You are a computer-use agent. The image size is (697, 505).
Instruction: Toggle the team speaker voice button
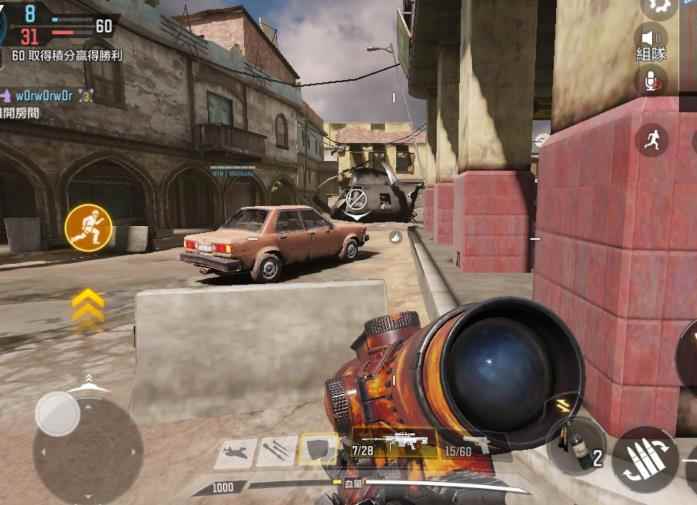(x=652, y=42)
